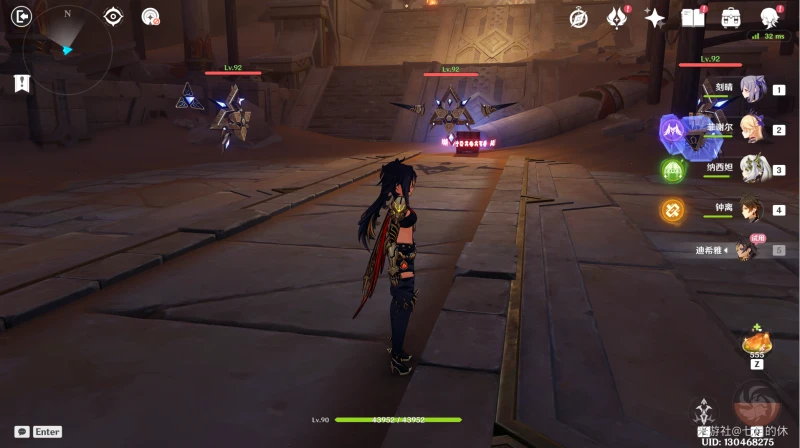Switch to party member 刻晴

[751, 90]
